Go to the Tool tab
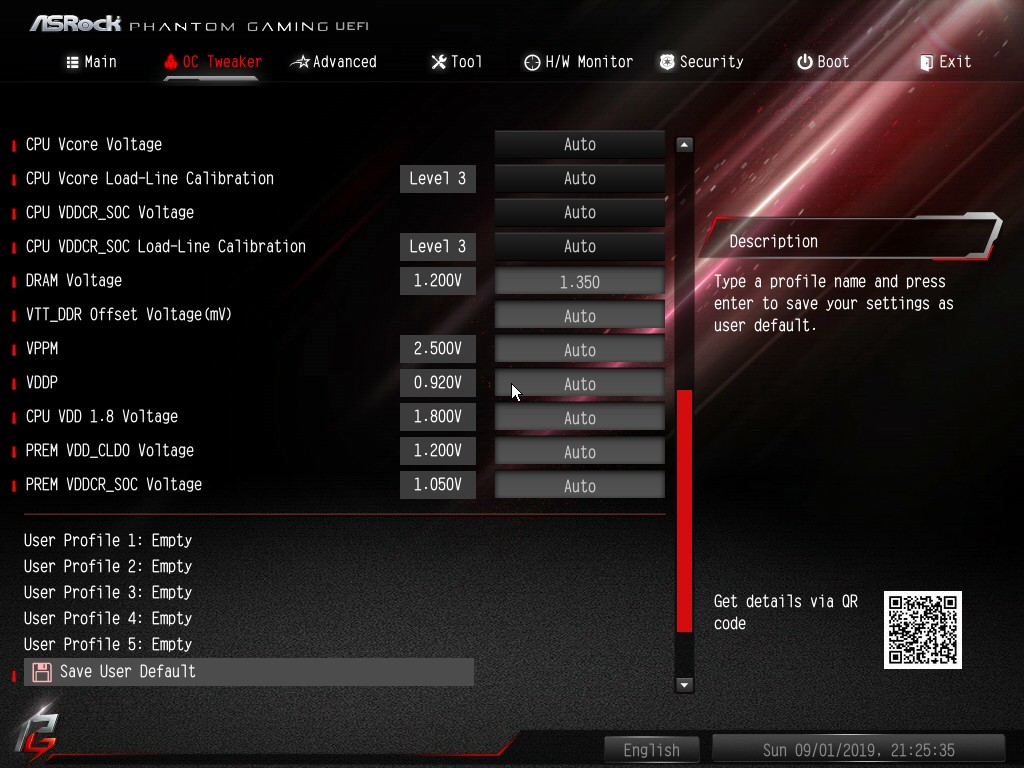The width and height of the screenshot is (1024, 768). 456,62
